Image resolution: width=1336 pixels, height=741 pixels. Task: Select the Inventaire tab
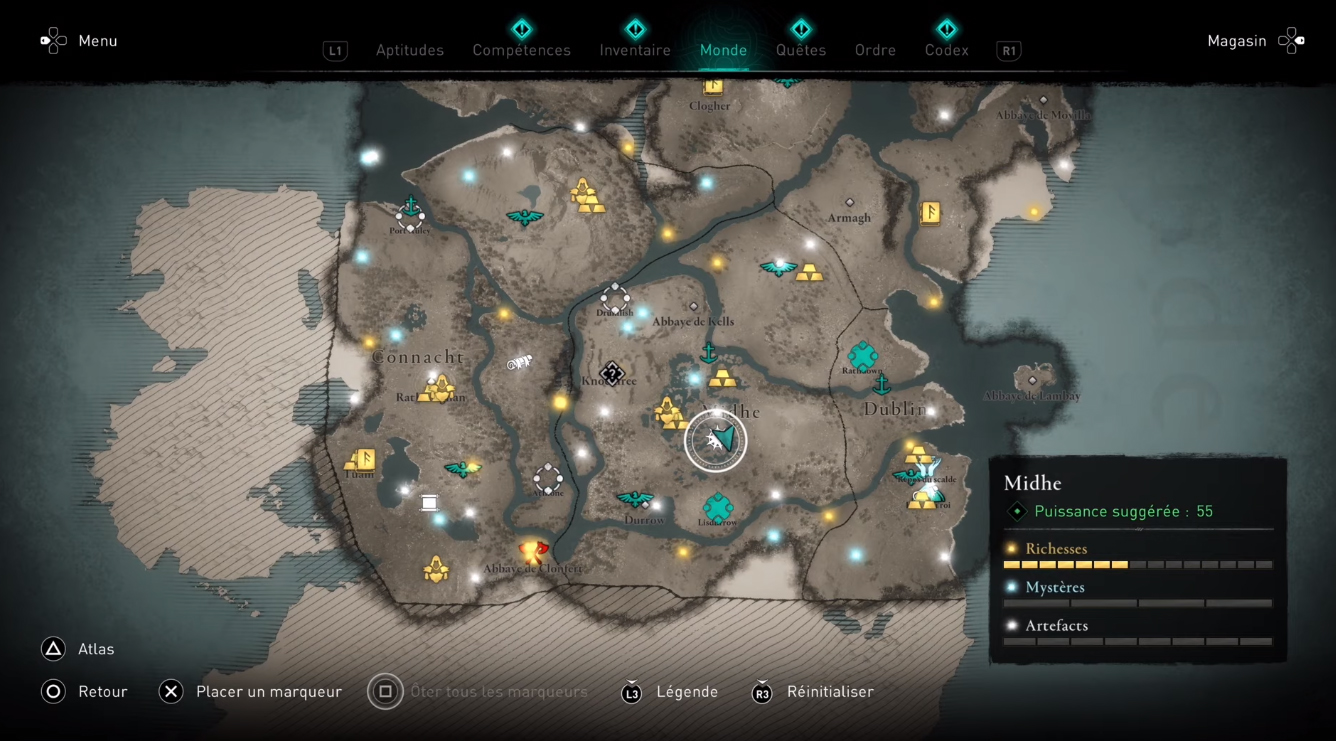click(x=635, y=50)
